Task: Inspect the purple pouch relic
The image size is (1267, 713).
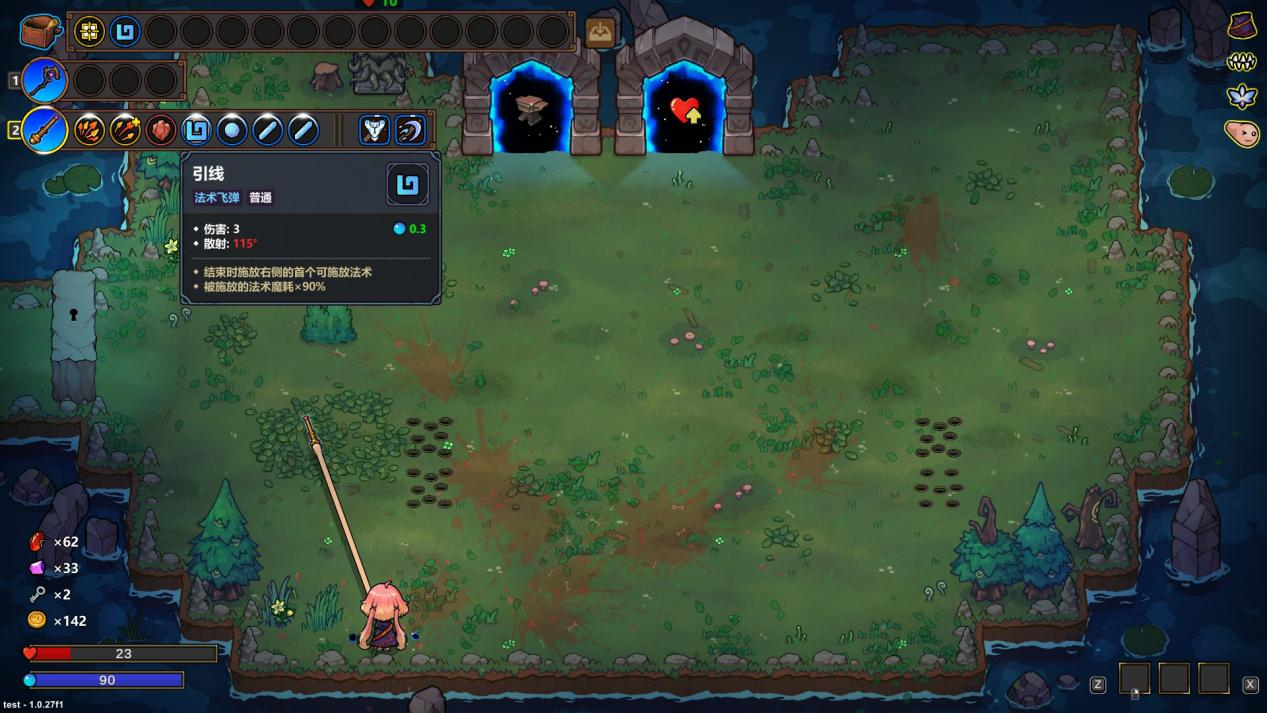Action: click(1242, 25)
